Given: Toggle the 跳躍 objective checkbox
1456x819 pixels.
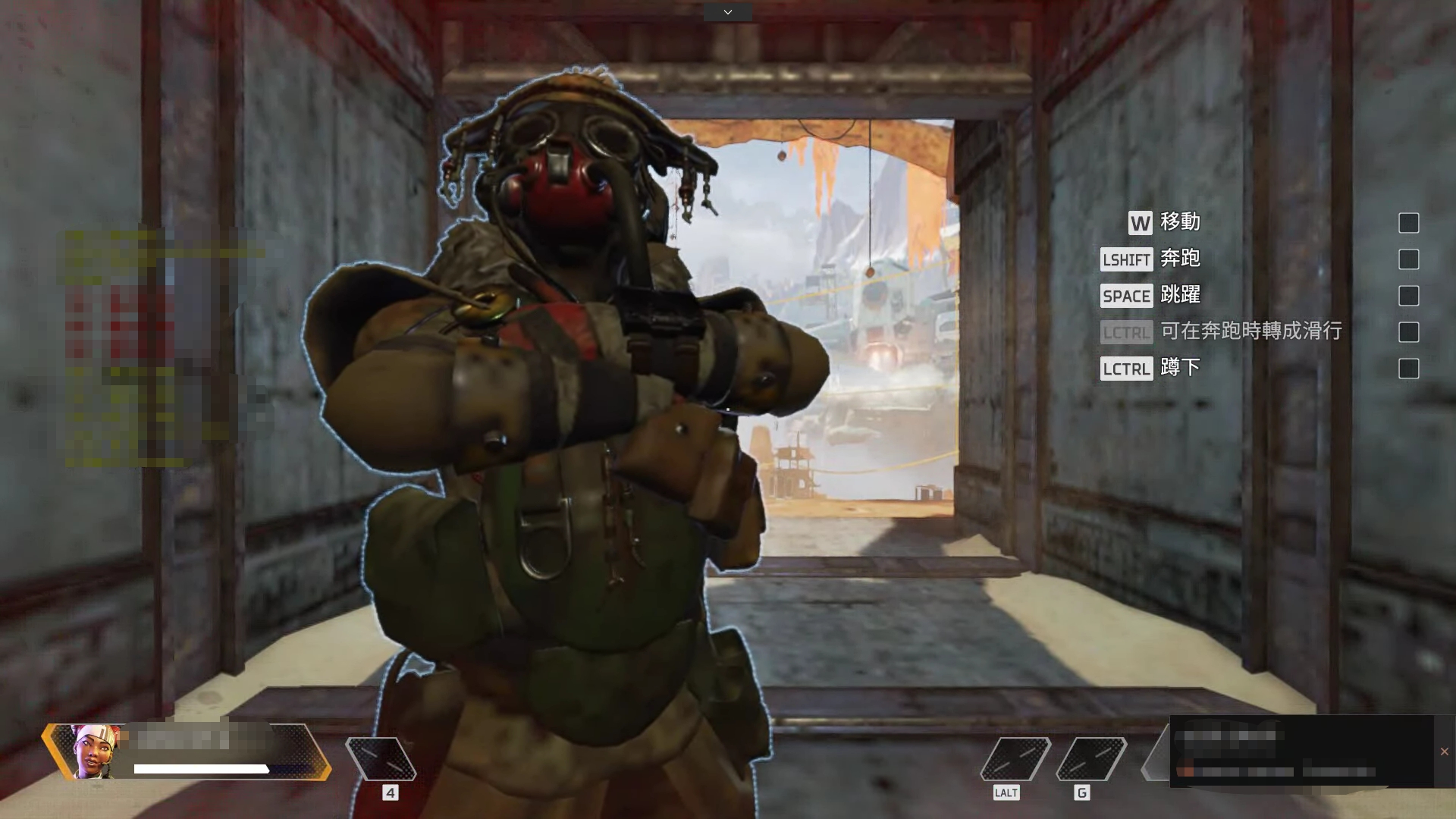Looking at the screenshot, I should coord(1408,296).
